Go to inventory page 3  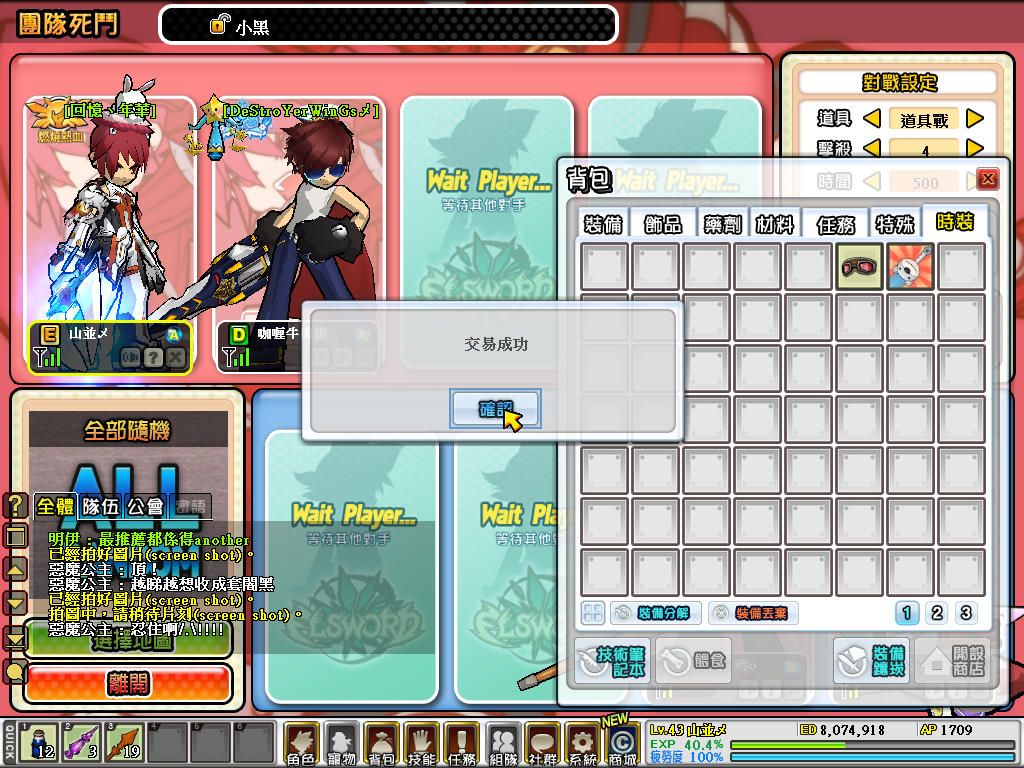tap(965, 613)
